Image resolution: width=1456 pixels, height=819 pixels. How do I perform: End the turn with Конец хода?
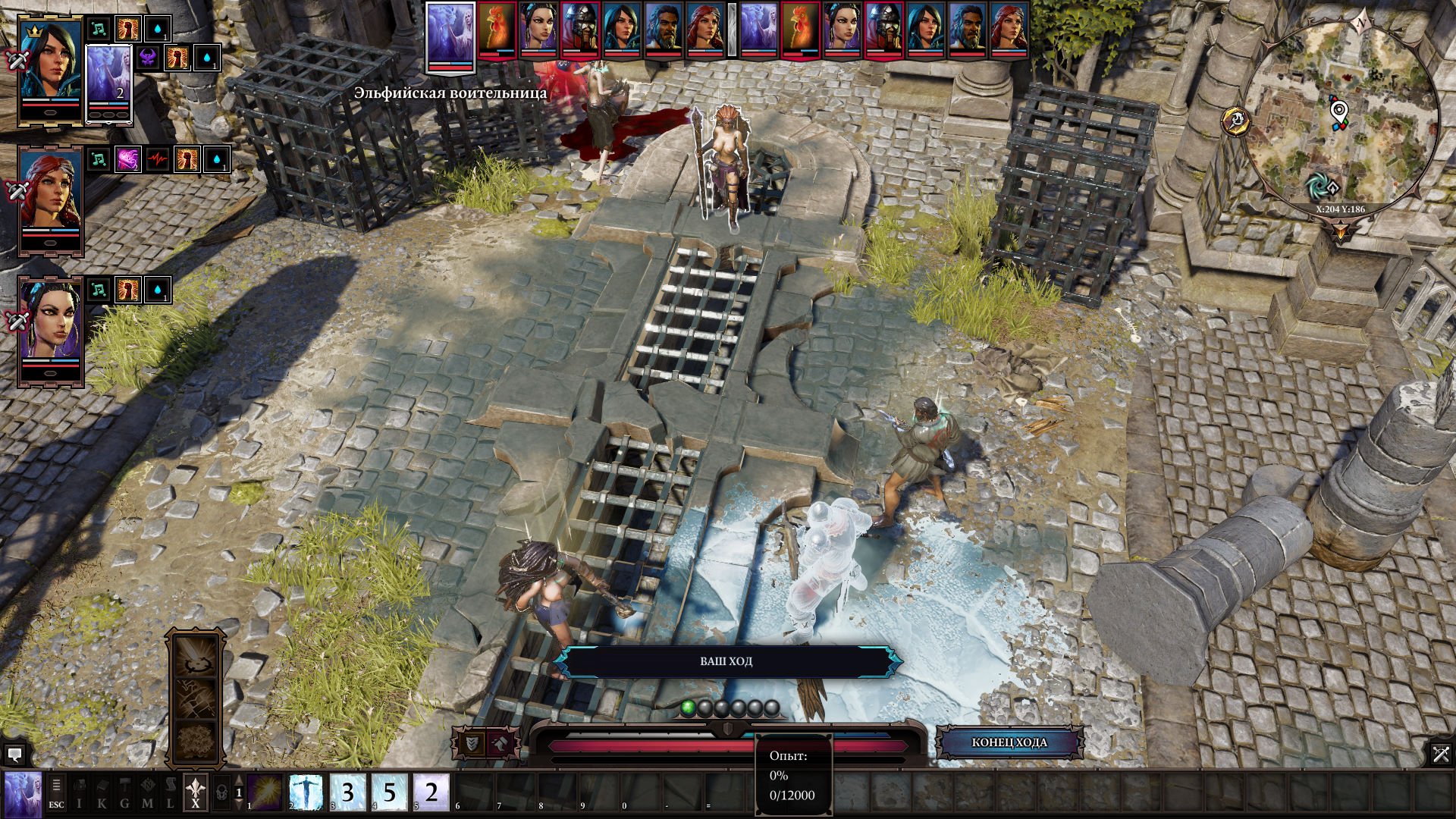[x=1009, y=742]
